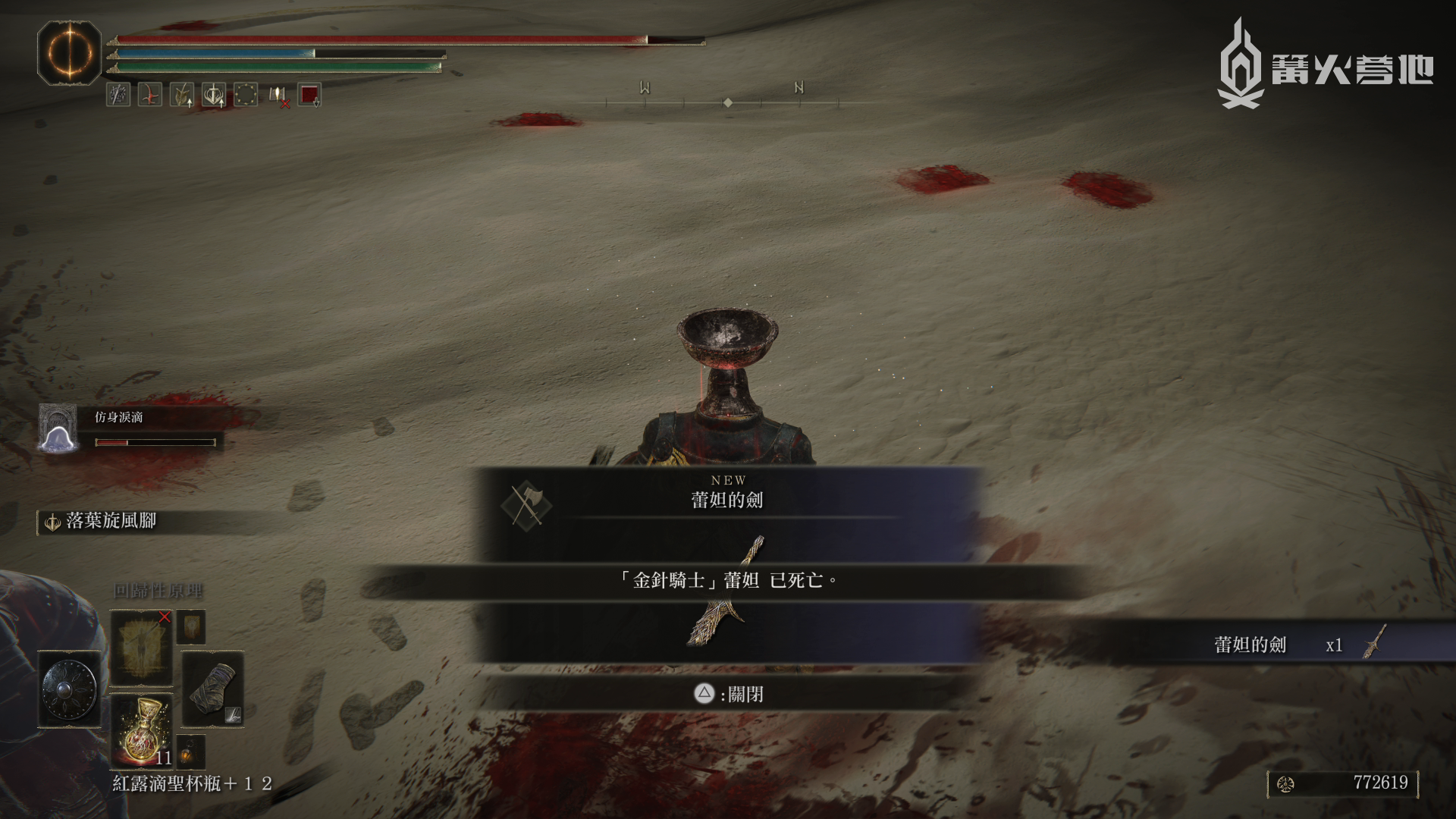
Task: Click the Elden Ring great rune emblem
Action: pyautogui.click(x=69, y=53)
